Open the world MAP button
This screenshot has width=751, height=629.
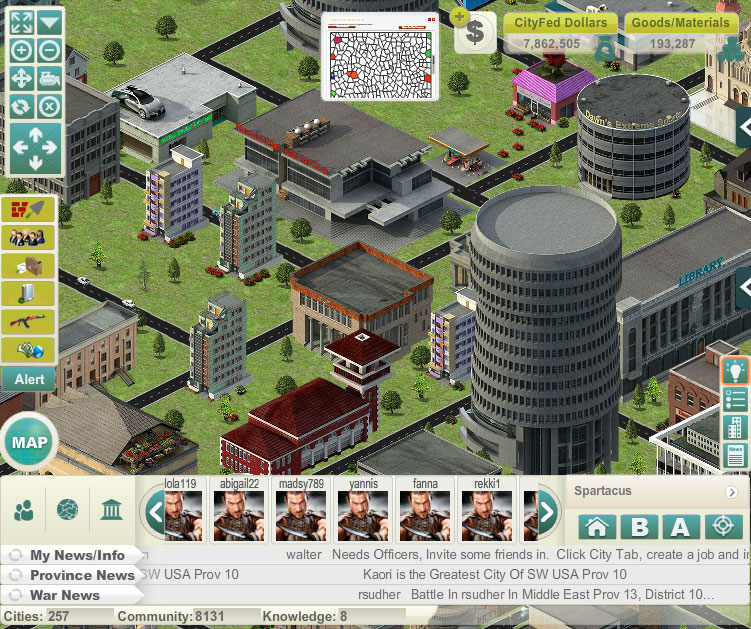point(30,443)
